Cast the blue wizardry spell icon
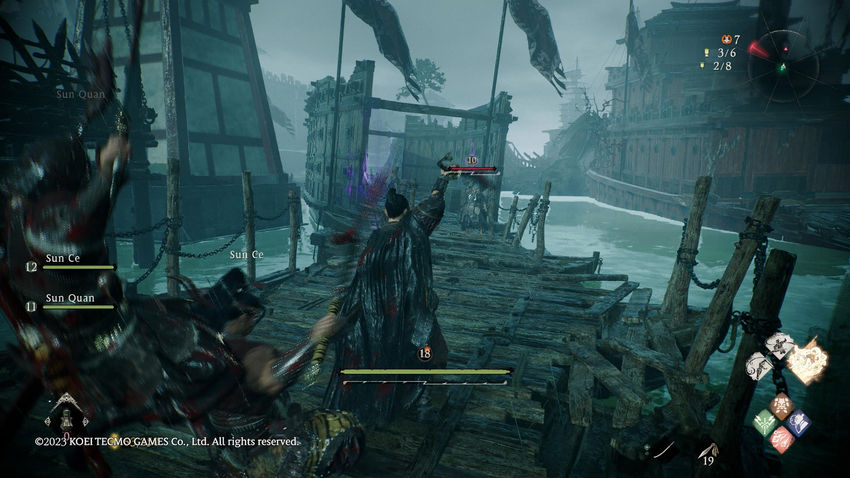This screenshot has height=478, width=850. tap(798, 421)
